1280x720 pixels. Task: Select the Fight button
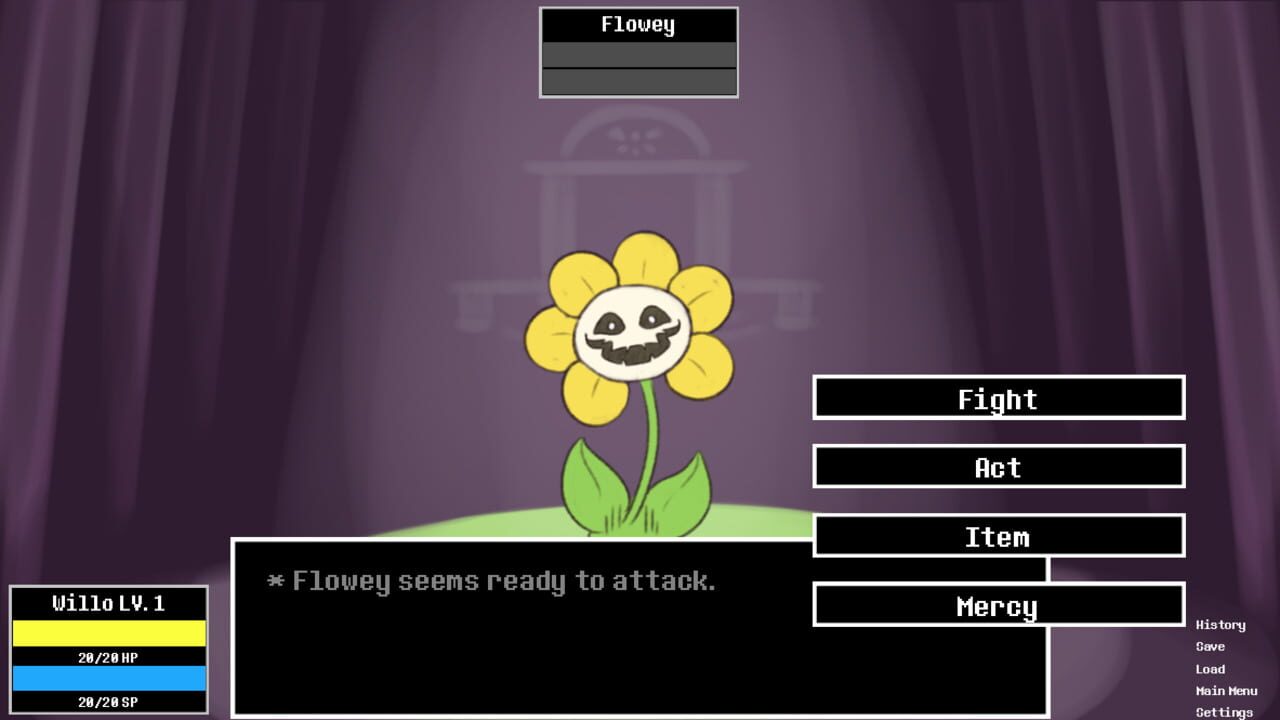coord(997,398)
